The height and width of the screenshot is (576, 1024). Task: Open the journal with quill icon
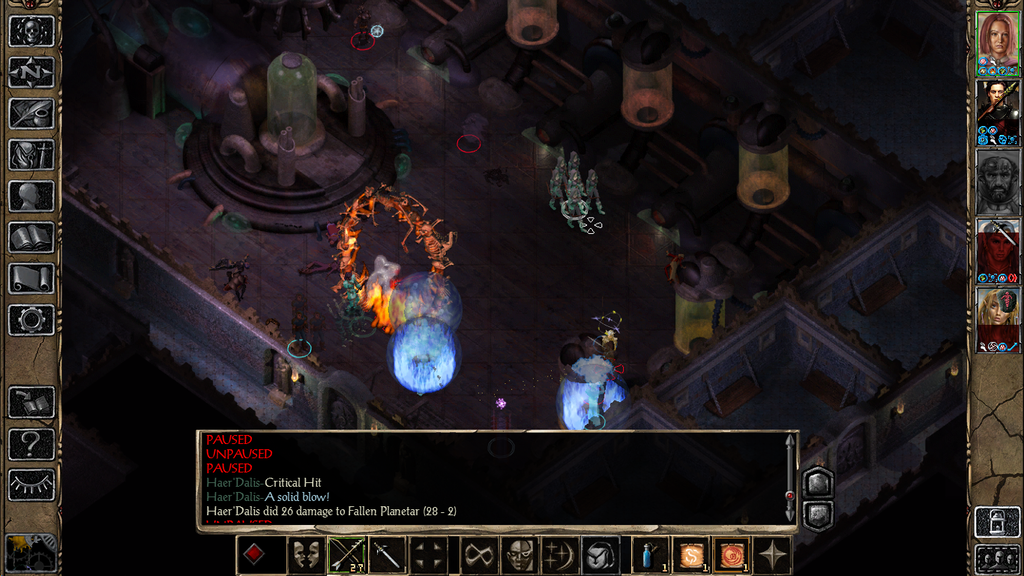[31, 113]
